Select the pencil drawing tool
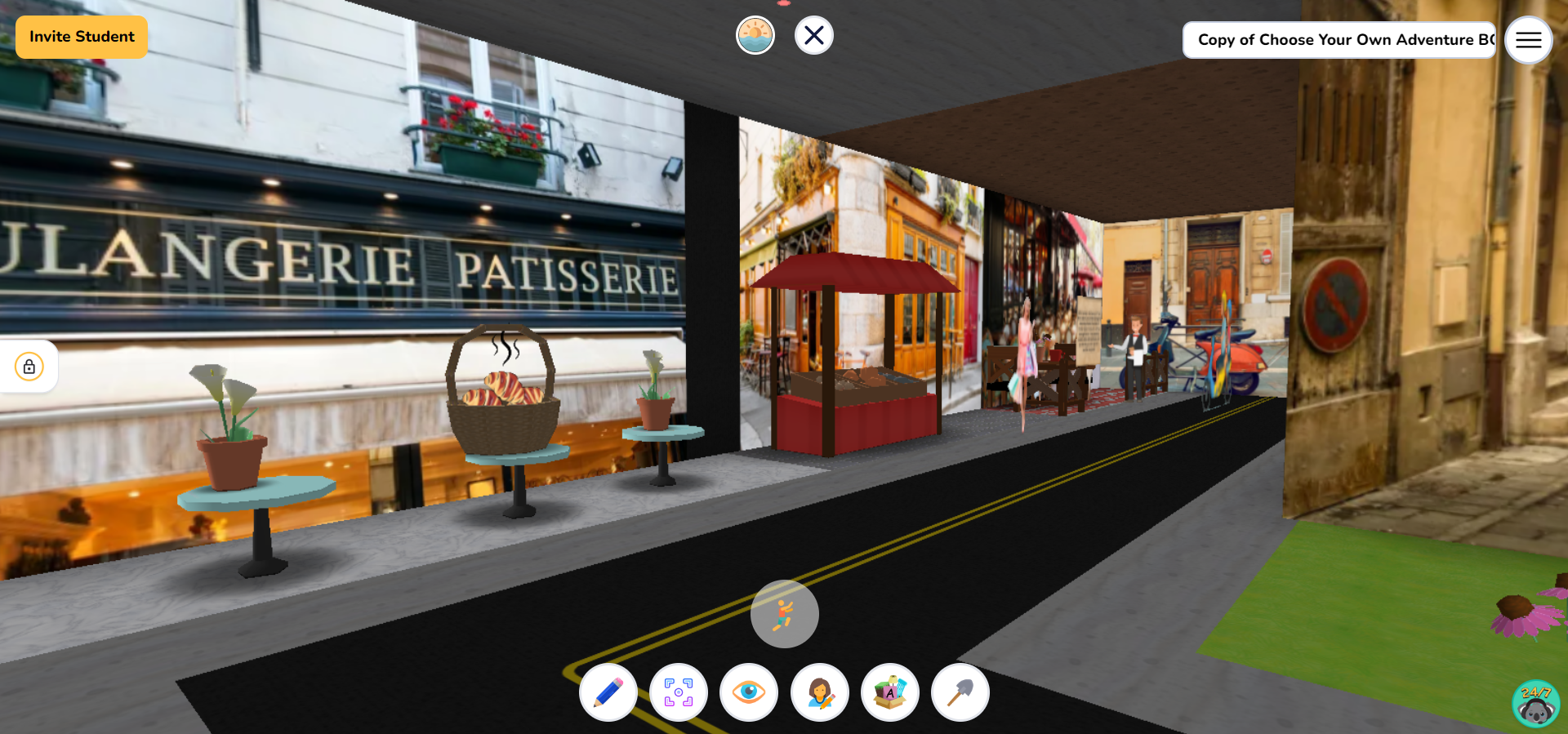Screen dimensions: 1568x734 point(608,692)
